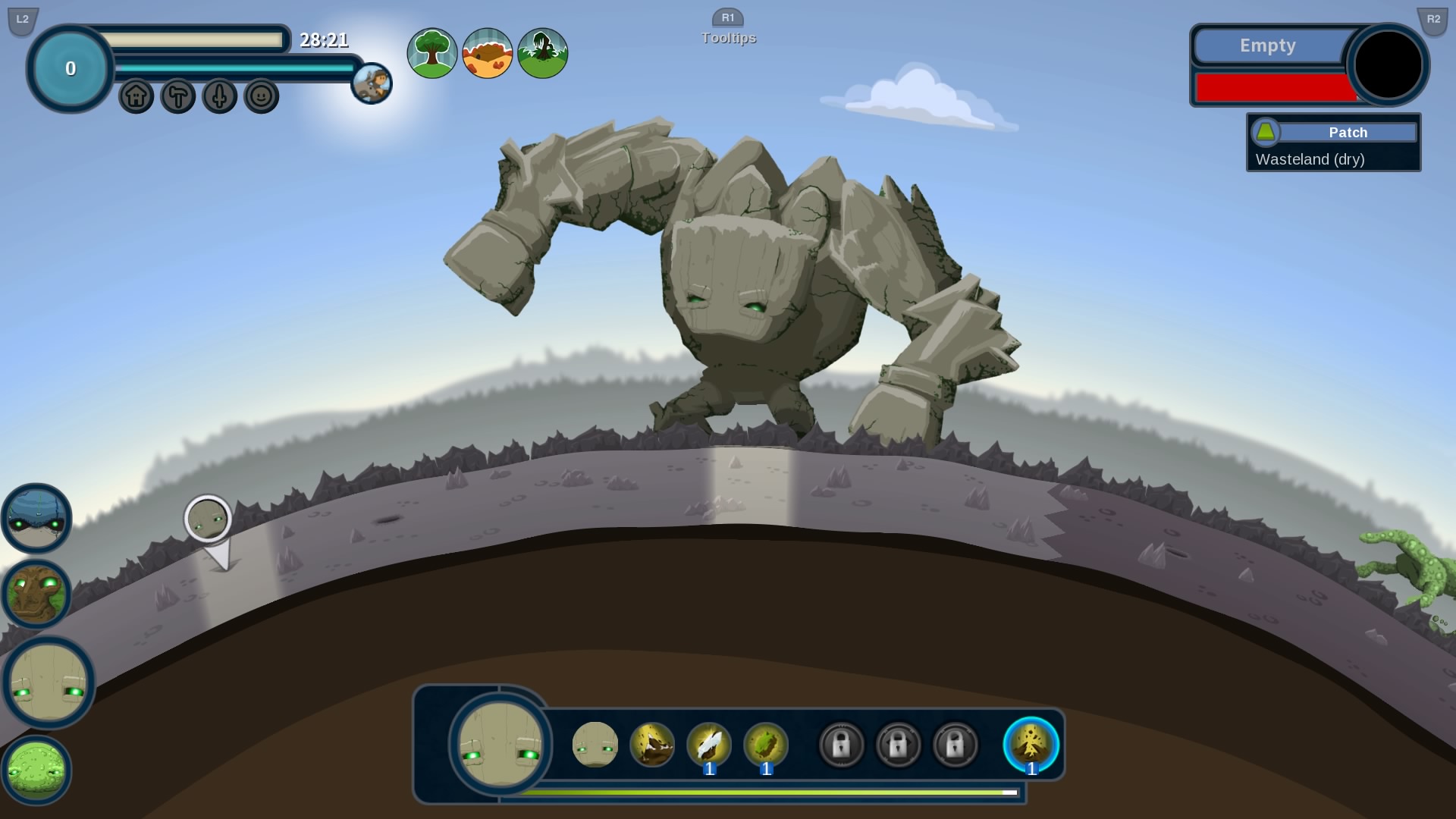Viewport: 1456px width, 819px height.
Task: Switch to the mossy Forest Giant portrait in the sidebar
Action: point(36,595)
